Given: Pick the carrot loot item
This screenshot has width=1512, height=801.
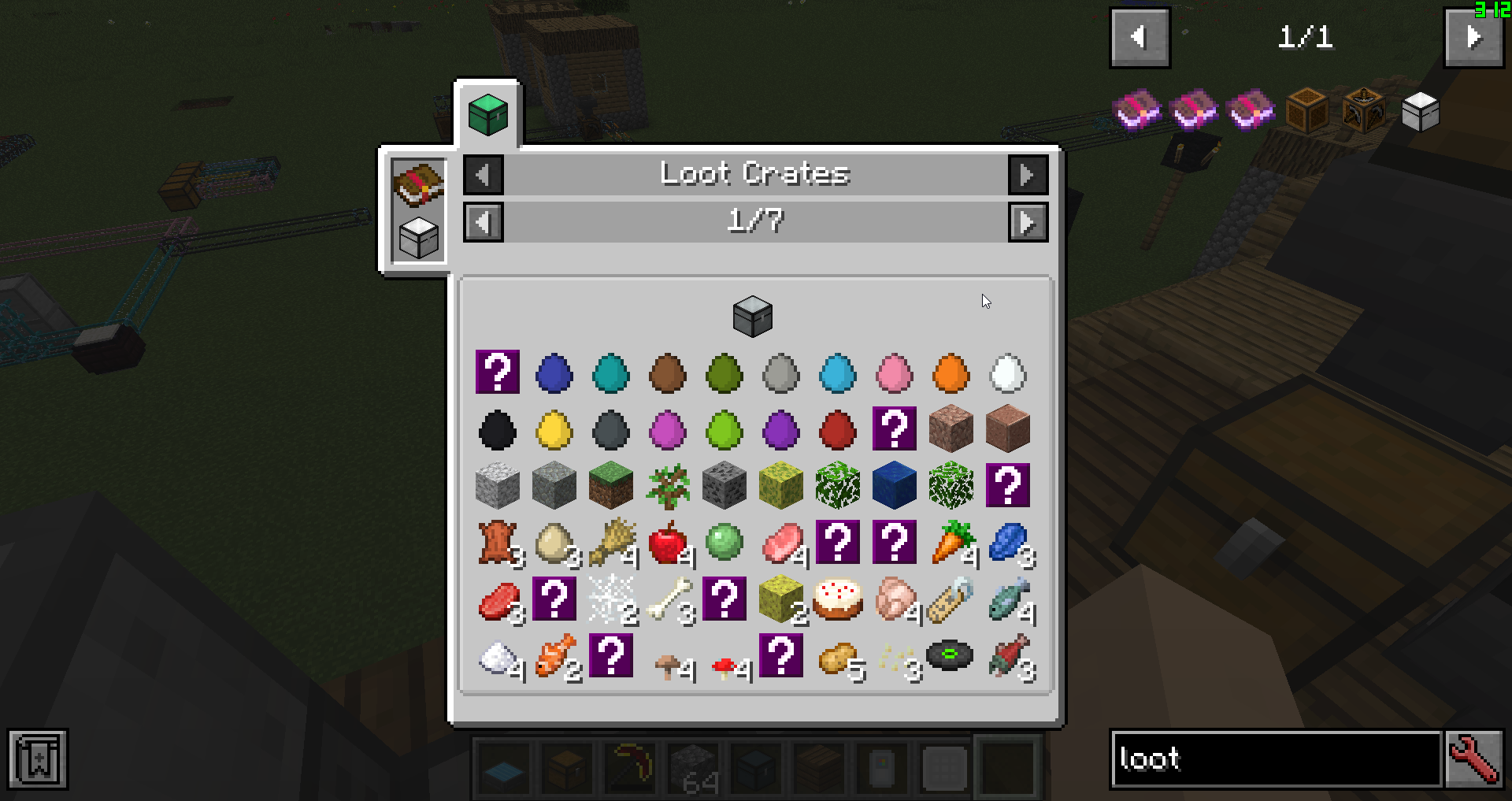Looking at the screenshot, I should click(x=951, y=543).
